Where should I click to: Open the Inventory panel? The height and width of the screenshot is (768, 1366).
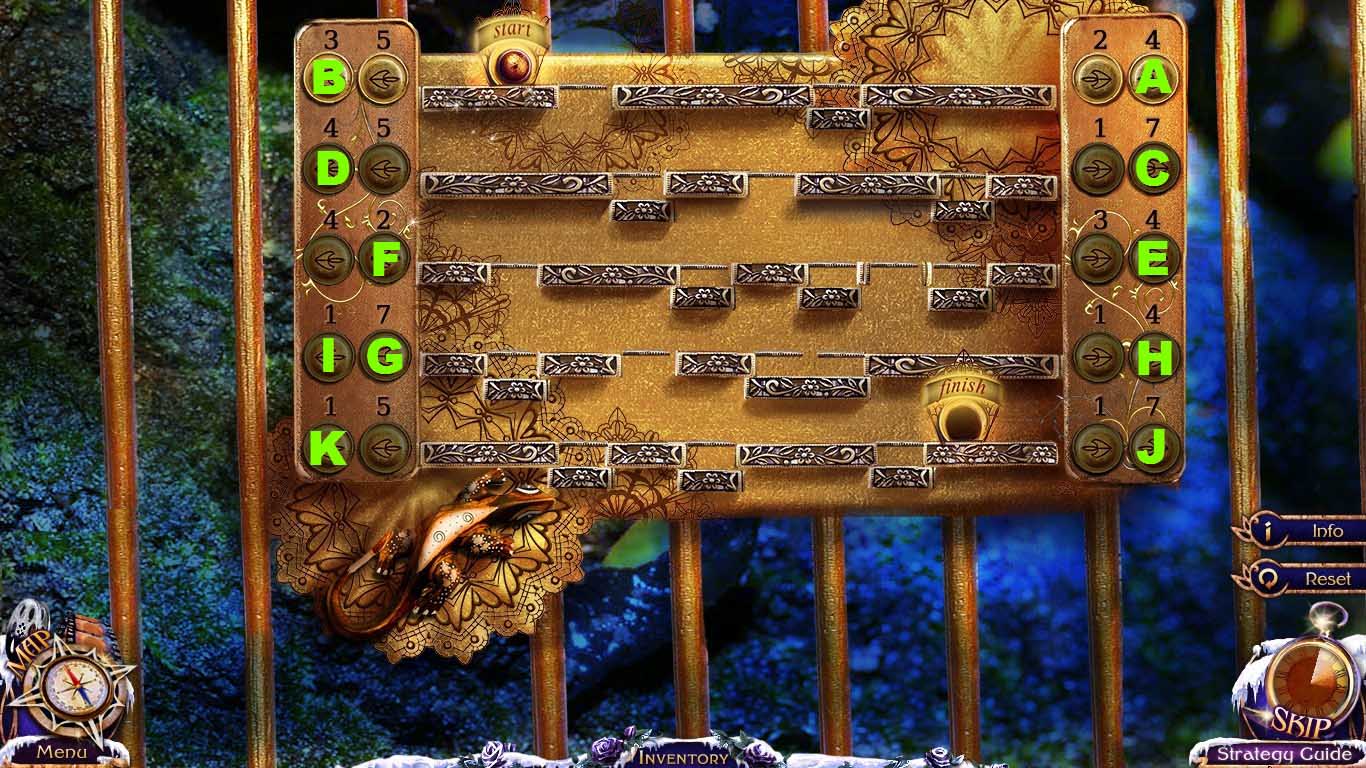pos(683,757)
